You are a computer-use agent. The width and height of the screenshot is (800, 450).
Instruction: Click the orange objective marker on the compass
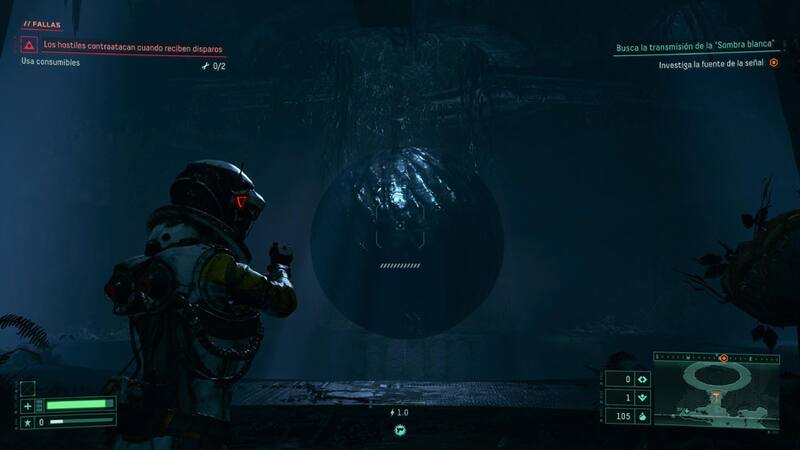pos(723,357)
